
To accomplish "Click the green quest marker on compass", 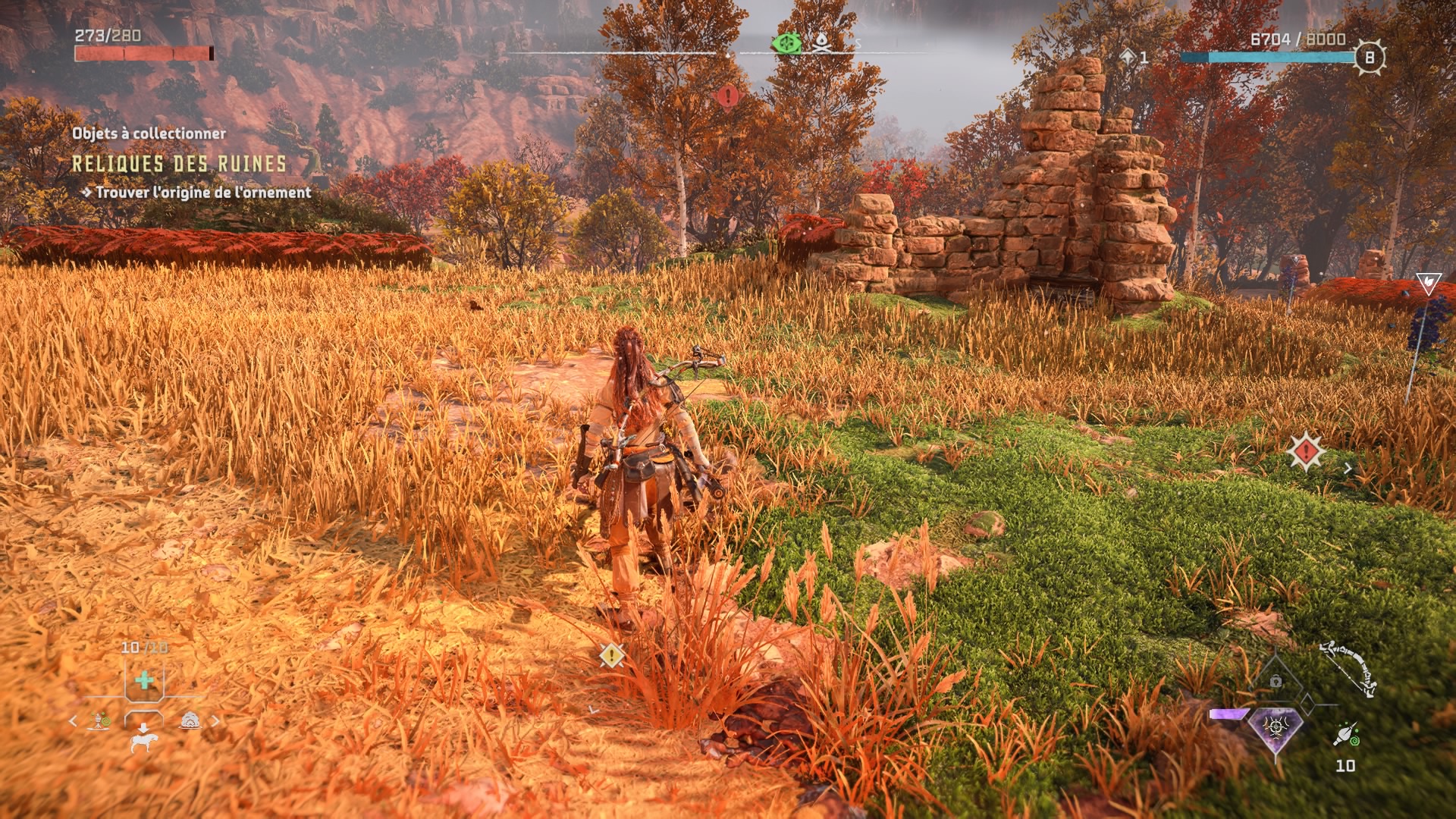I will (786, 45).
